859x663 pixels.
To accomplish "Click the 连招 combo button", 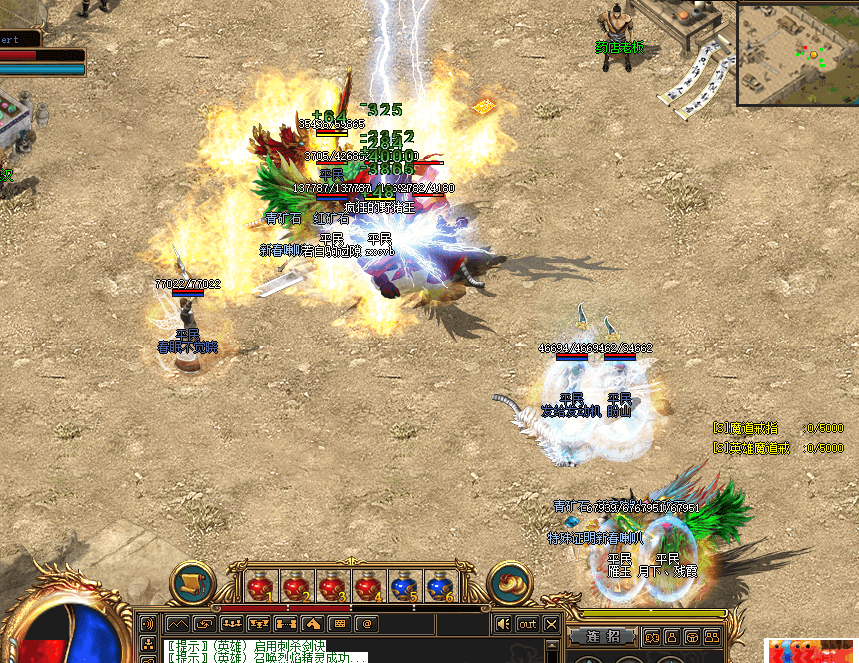I will pos(603,637).
